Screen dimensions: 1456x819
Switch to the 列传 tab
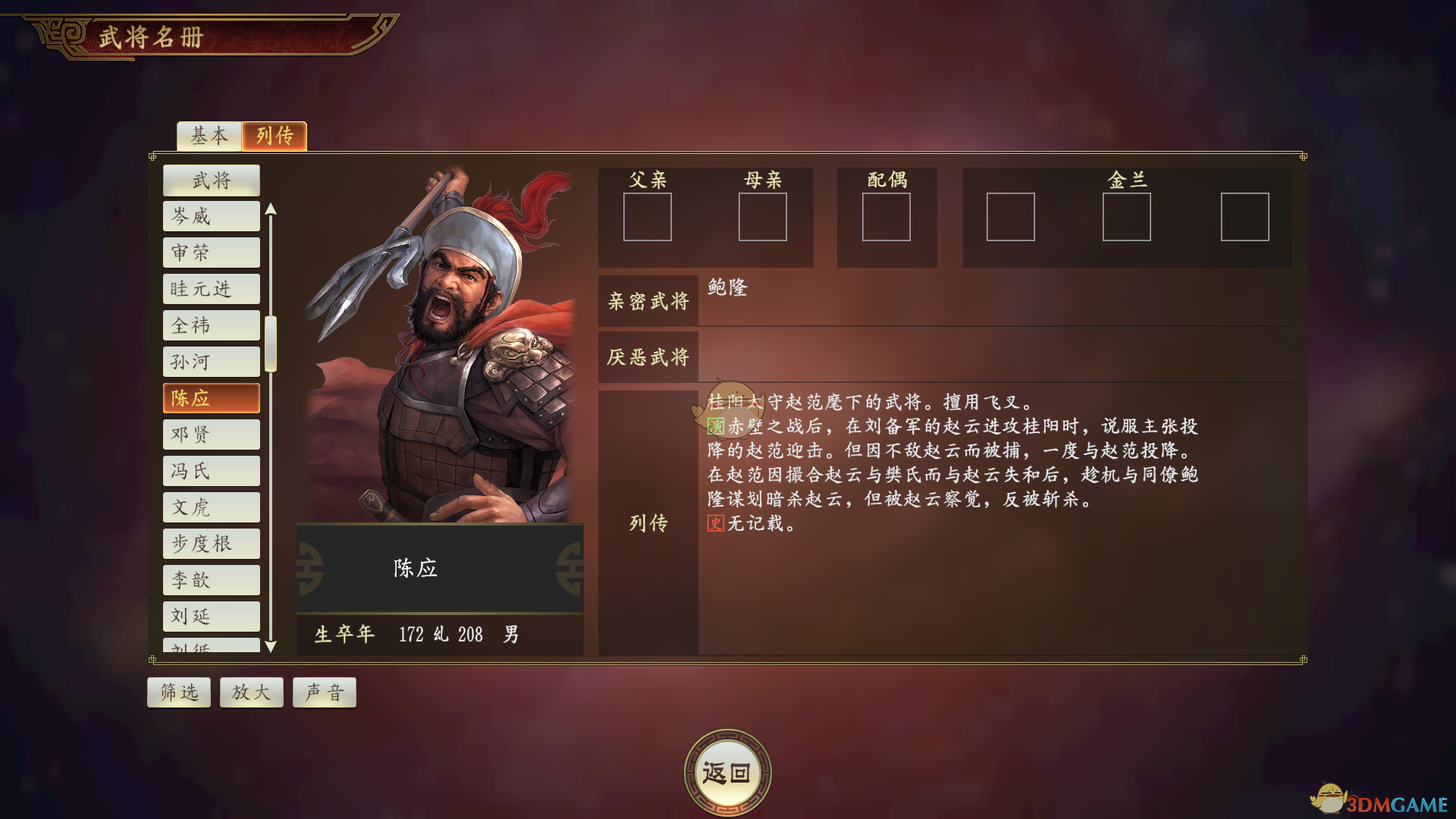274,136
